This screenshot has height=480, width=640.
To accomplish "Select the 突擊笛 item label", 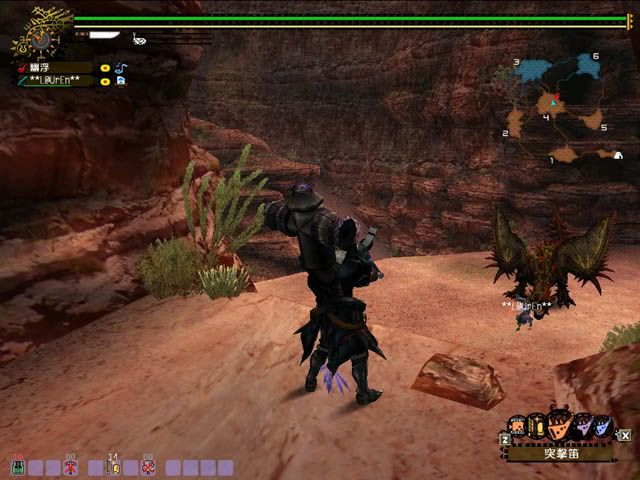I will (559, 453).
